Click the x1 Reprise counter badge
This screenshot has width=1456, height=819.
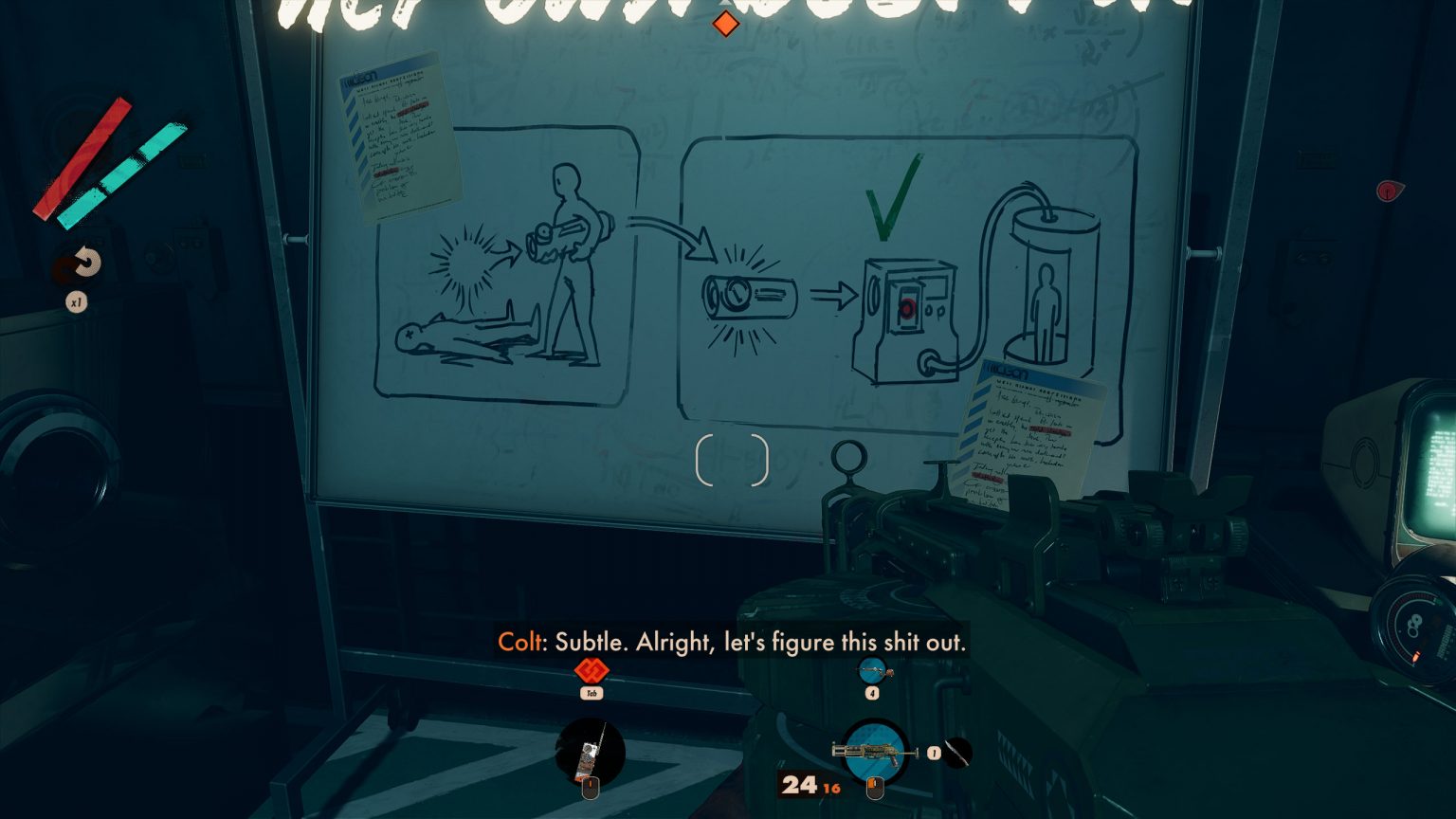click(x=79, y=302)
